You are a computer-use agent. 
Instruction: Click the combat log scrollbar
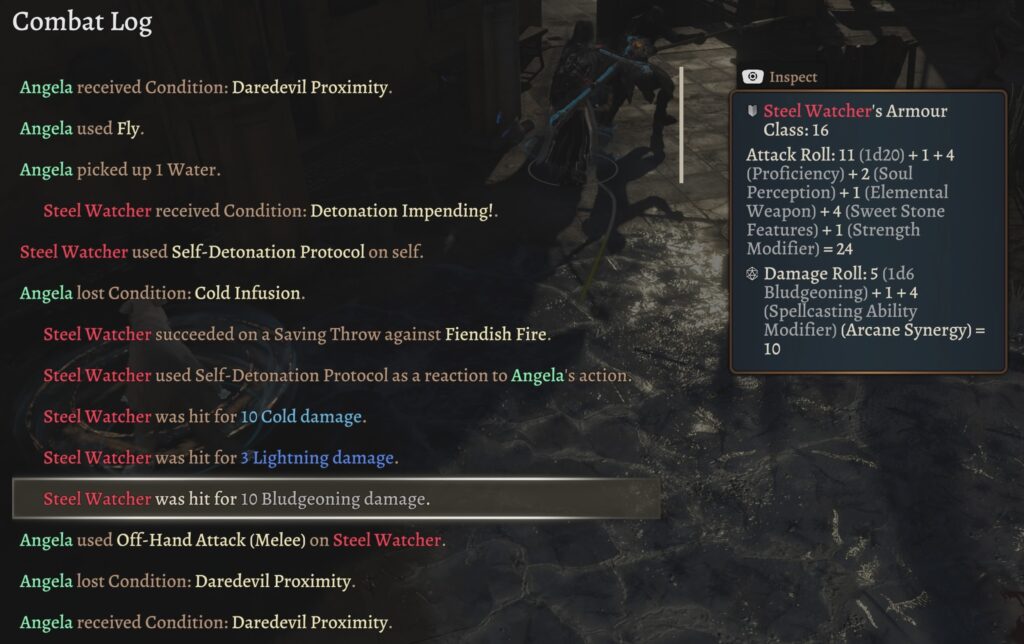pyautogui.click(x=681, y=125)
